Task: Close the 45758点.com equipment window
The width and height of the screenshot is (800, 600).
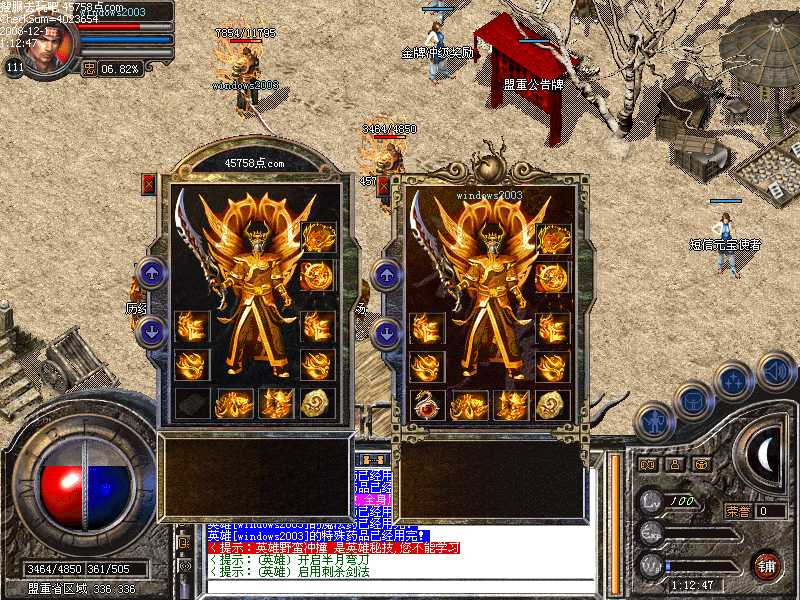Action: pos(149,184)
